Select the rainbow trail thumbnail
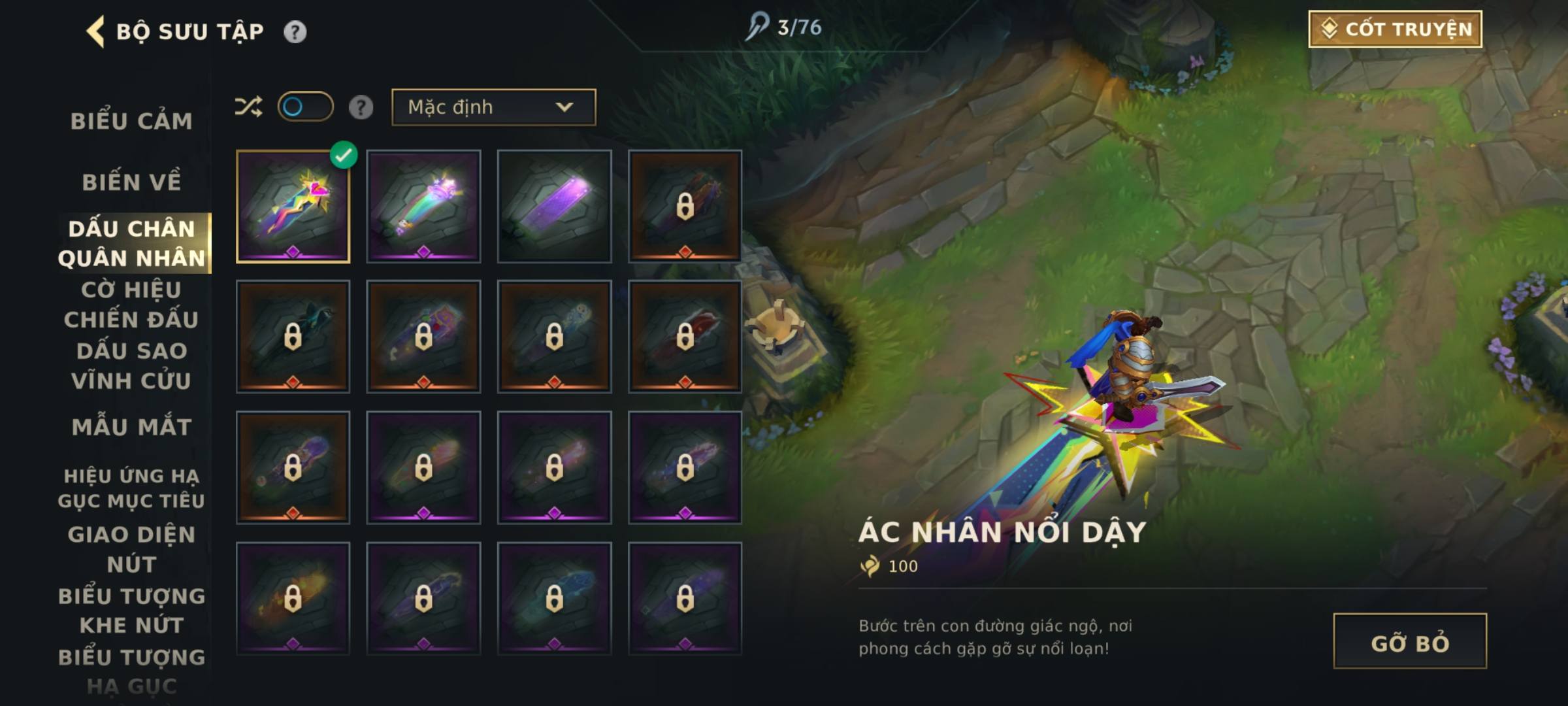Image resolution: width=1568 pixels, height=706 pixels. pyautogui.click(x=423, y=207)
